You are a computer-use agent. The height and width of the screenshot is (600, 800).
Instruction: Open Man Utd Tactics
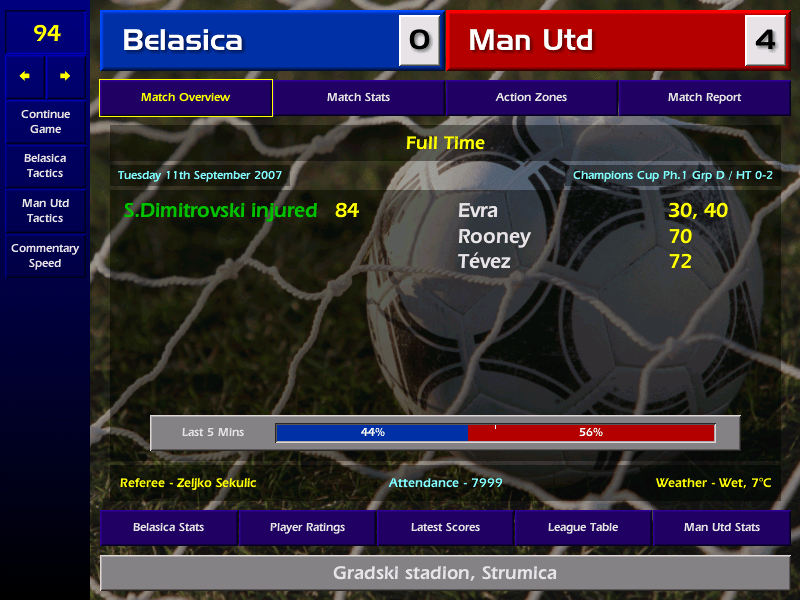click(45, 211)
